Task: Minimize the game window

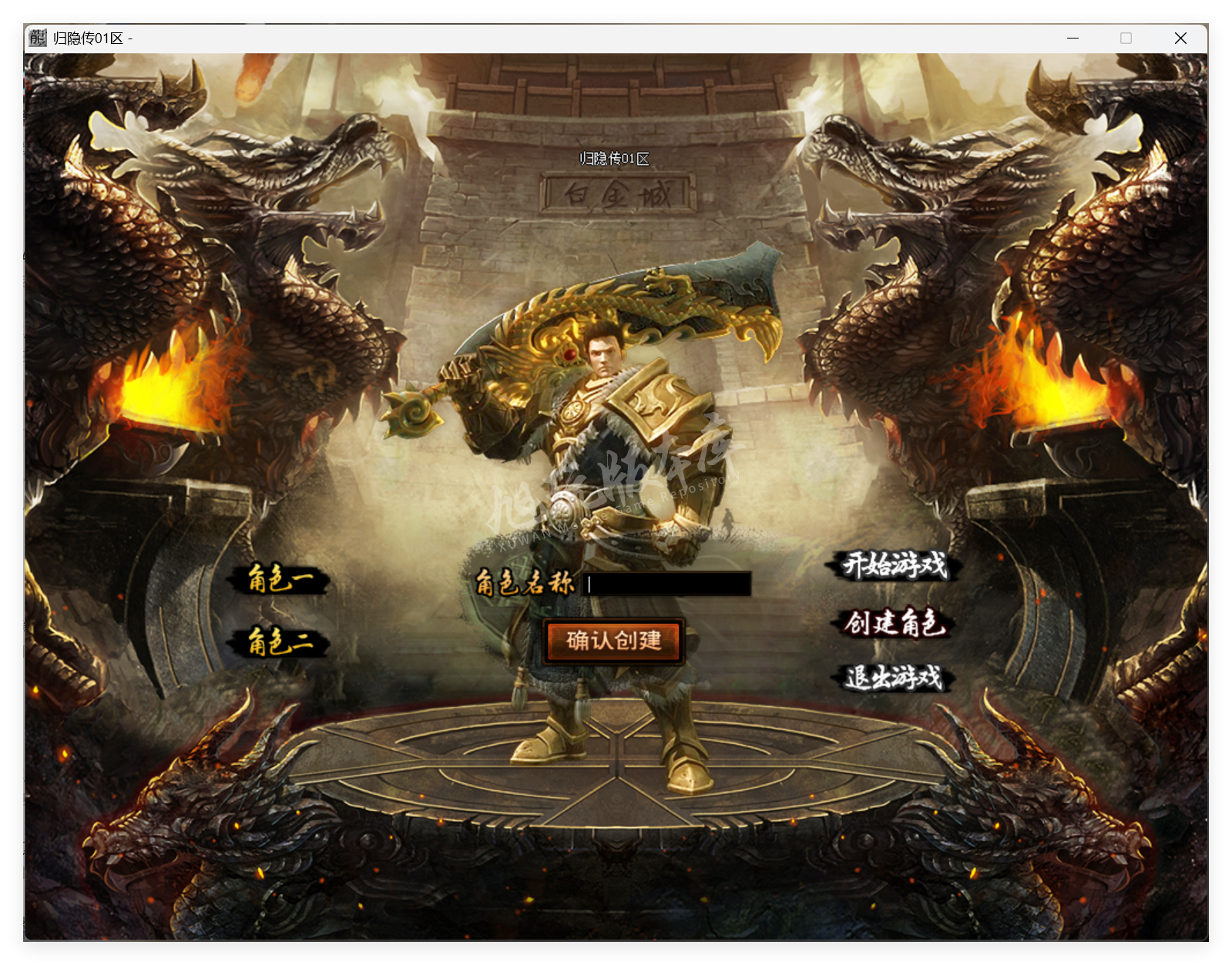Action: (1073, 38)
